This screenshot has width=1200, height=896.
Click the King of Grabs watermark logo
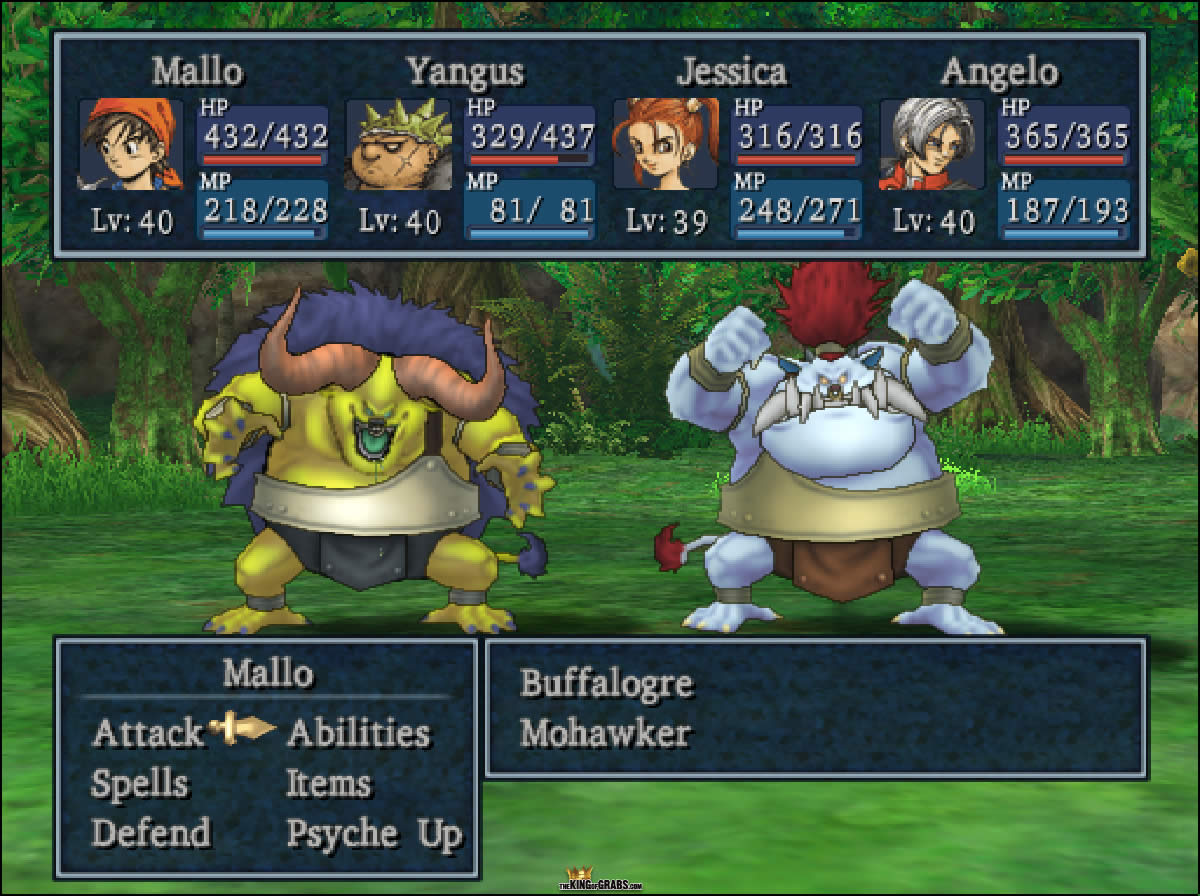(x=599, y=881)
